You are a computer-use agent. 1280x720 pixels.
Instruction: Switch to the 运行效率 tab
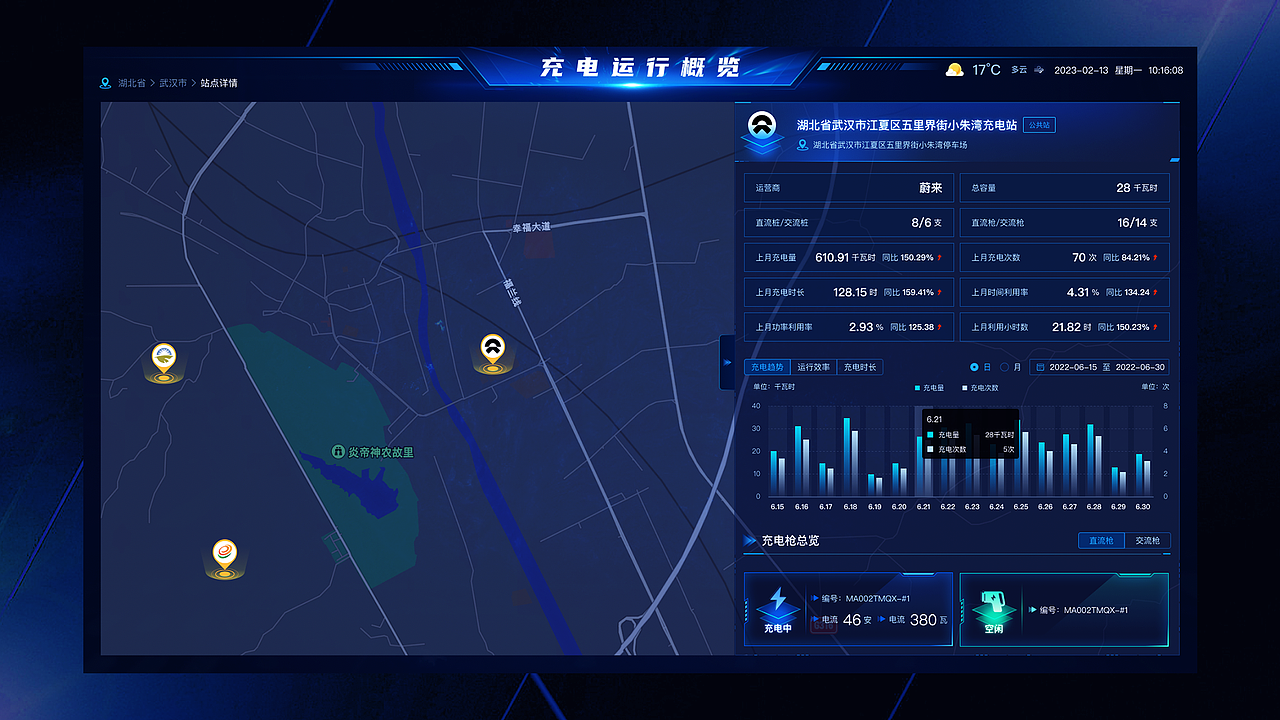815,366
